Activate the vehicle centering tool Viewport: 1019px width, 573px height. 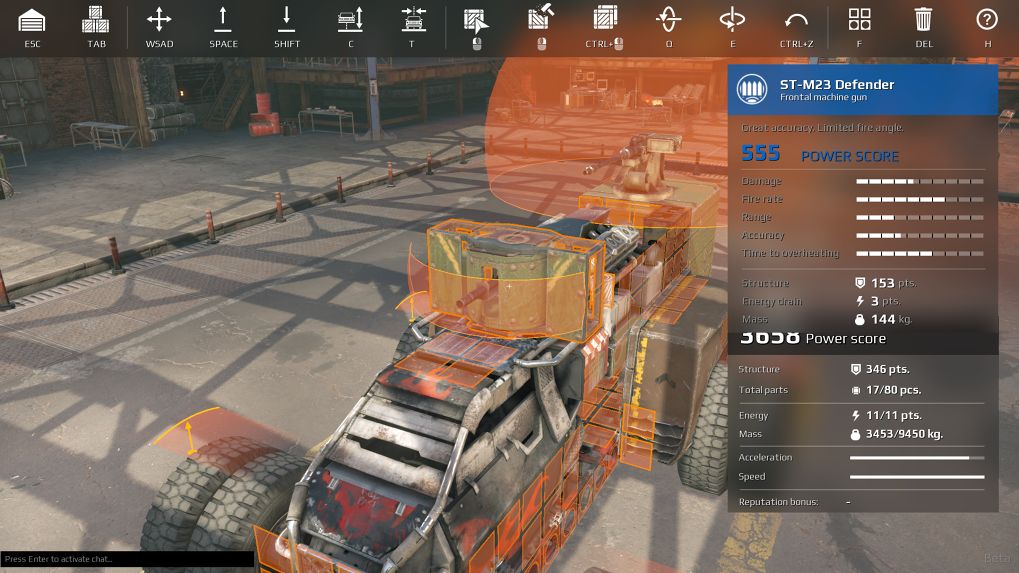point(413,20)
